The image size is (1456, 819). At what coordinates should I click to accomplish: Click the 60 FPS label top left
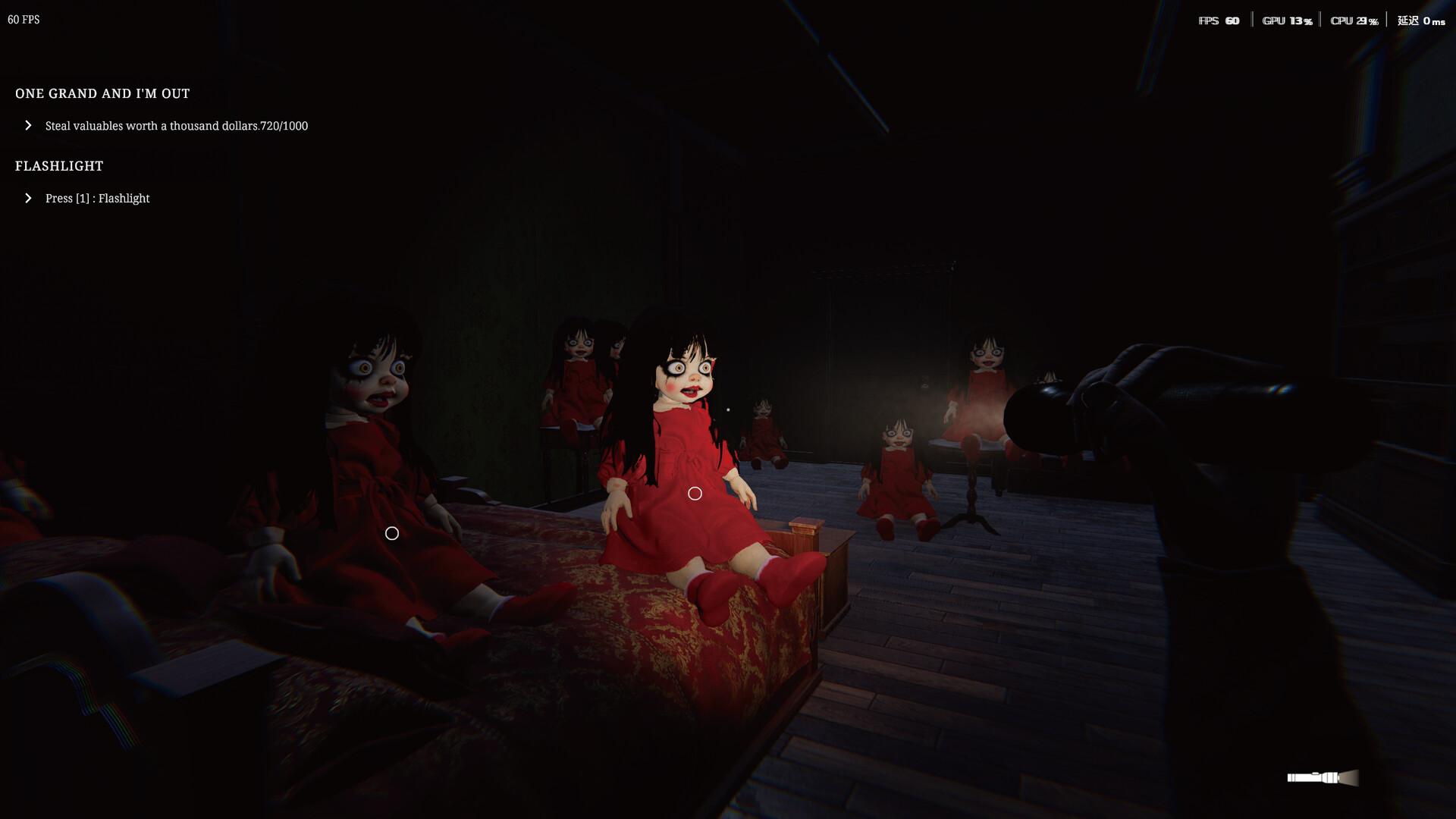[x=22, y=20]
